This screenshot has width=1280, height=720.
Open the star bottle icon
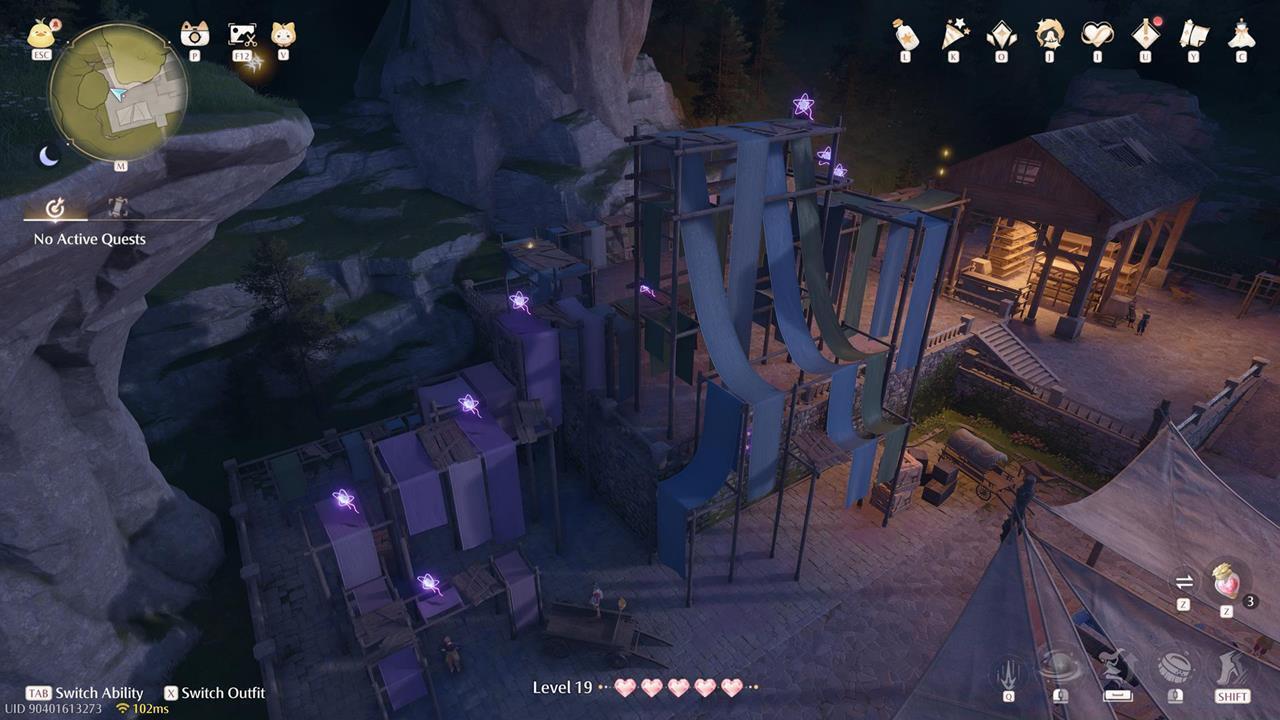(x=905, y=35)
